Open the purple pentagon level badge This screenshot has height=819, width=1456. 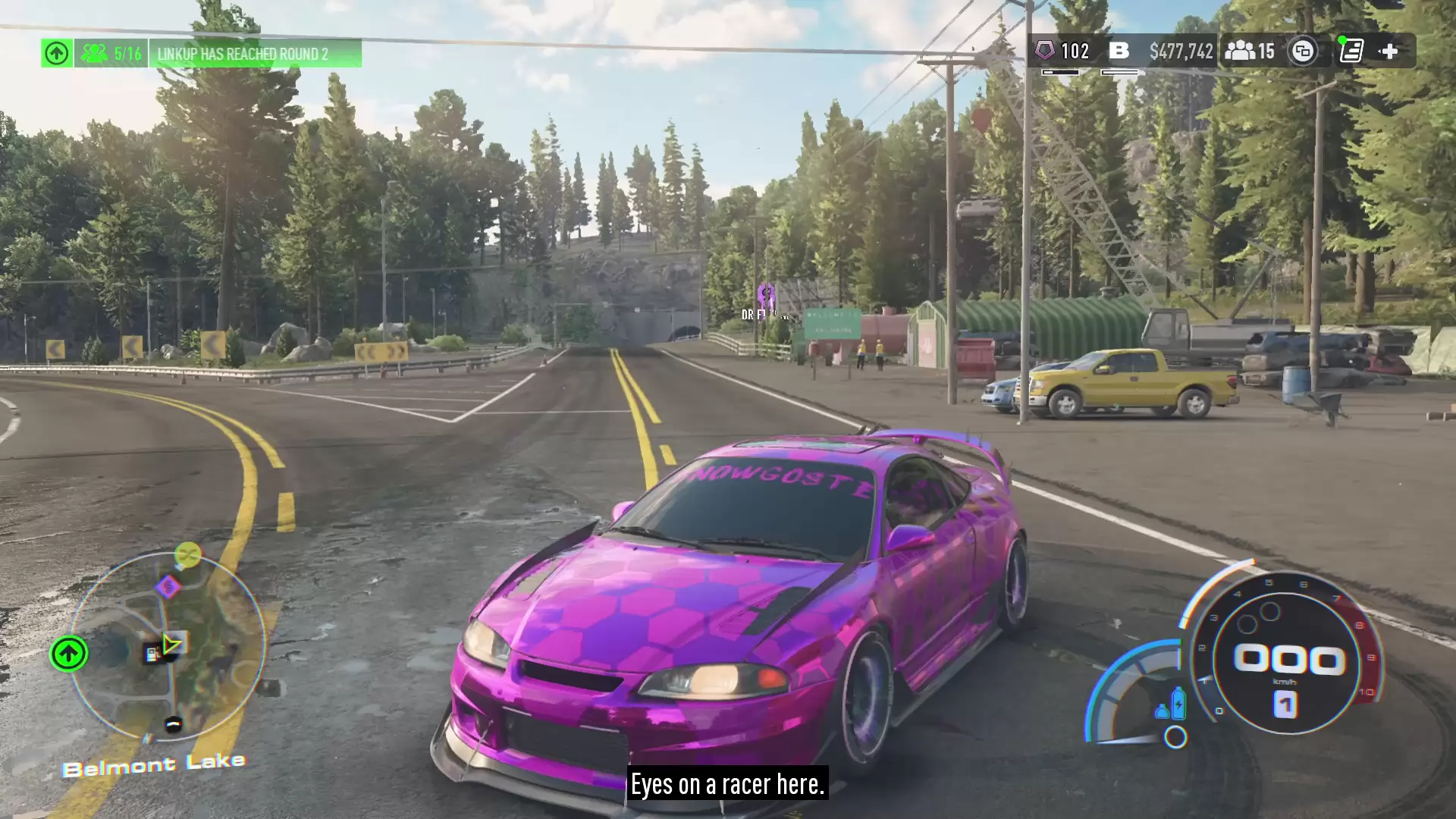(x=1045, y=51)
